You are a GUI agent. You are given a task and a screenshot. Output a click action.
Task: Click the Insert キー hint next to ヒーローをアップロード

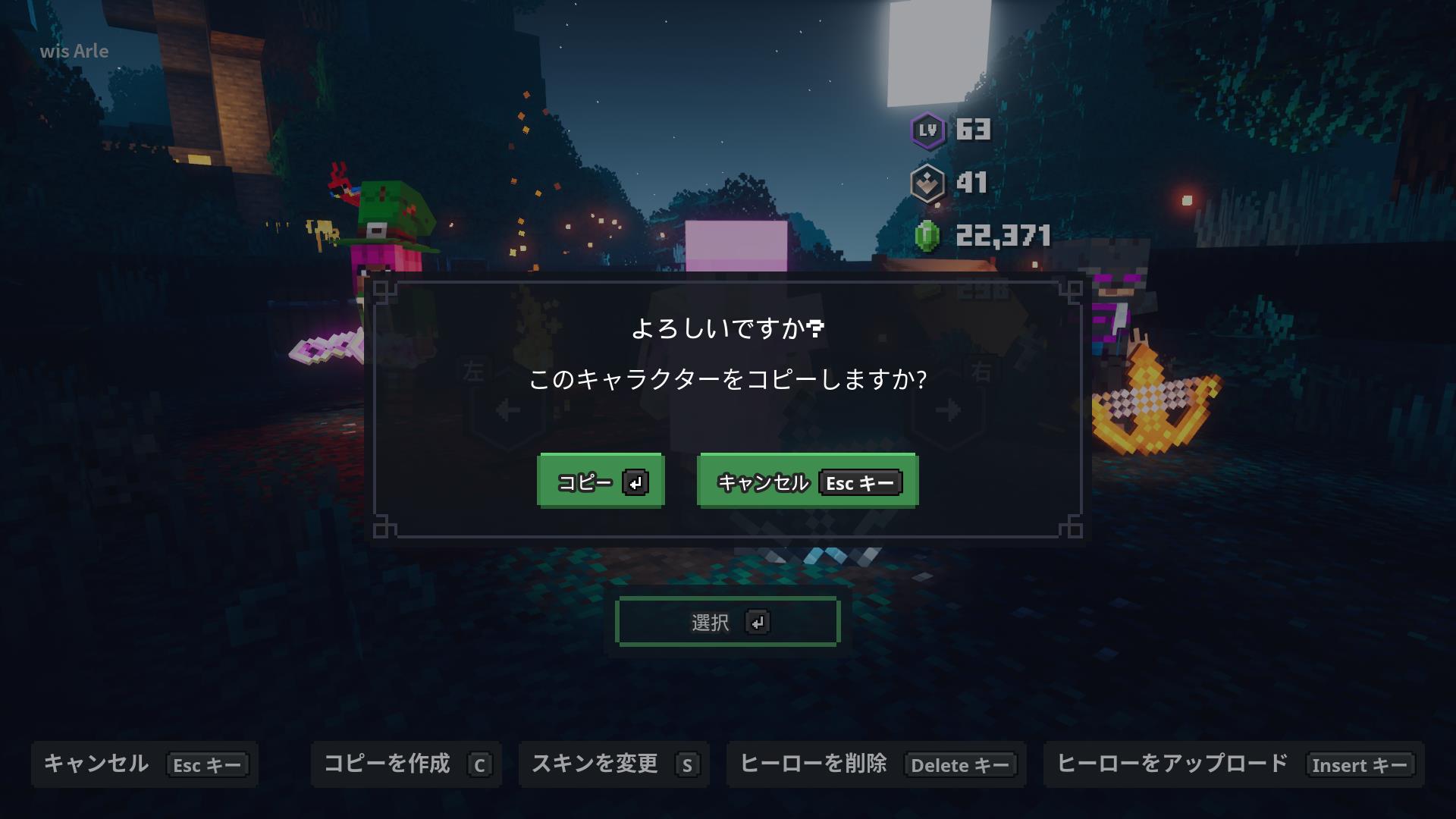coord(1360,765)
